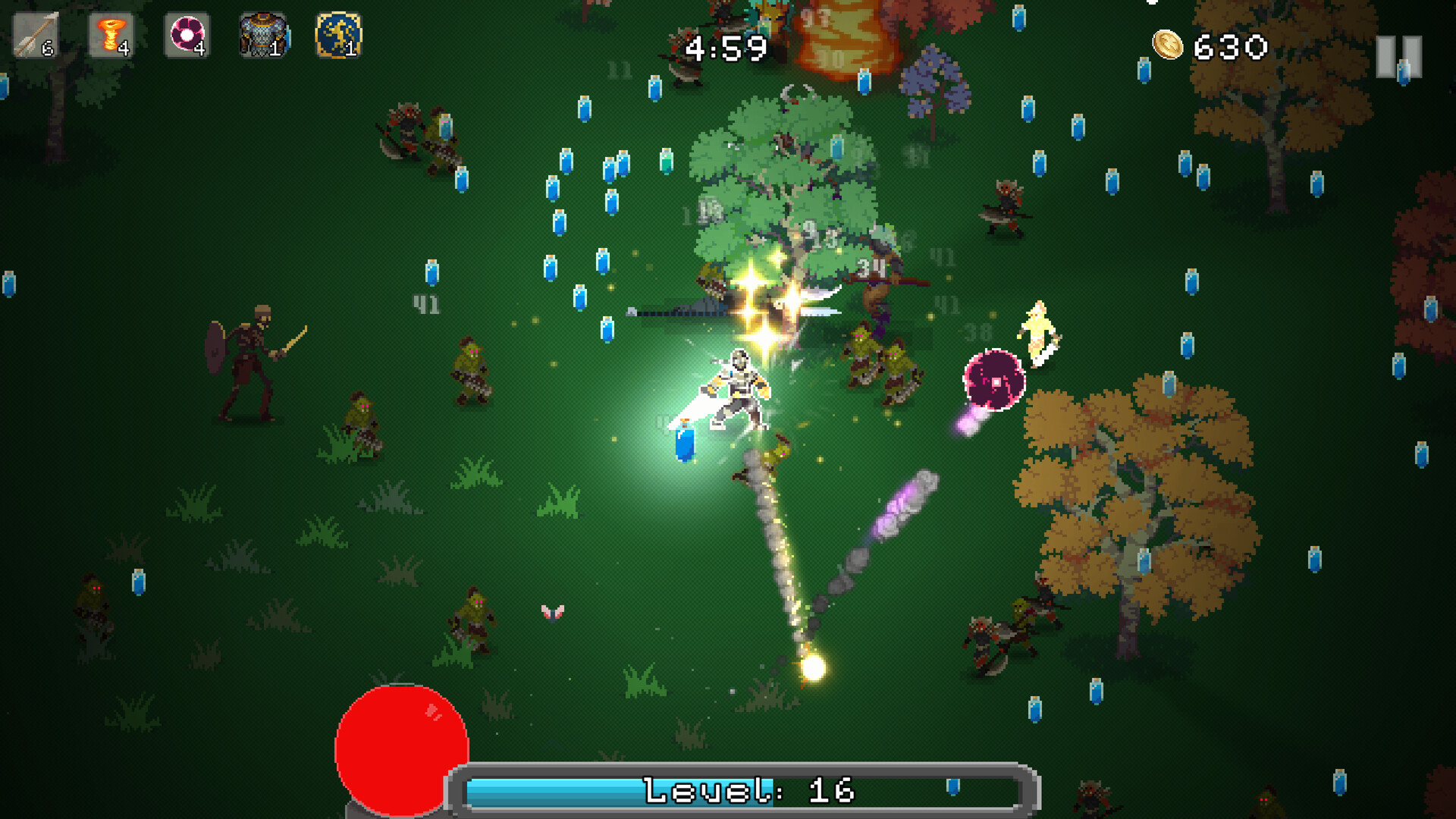The width and height of the screenshot is (1456, 819).
Task: Click the blue and gold lion emblem icon
Action: tap(338, 35)
